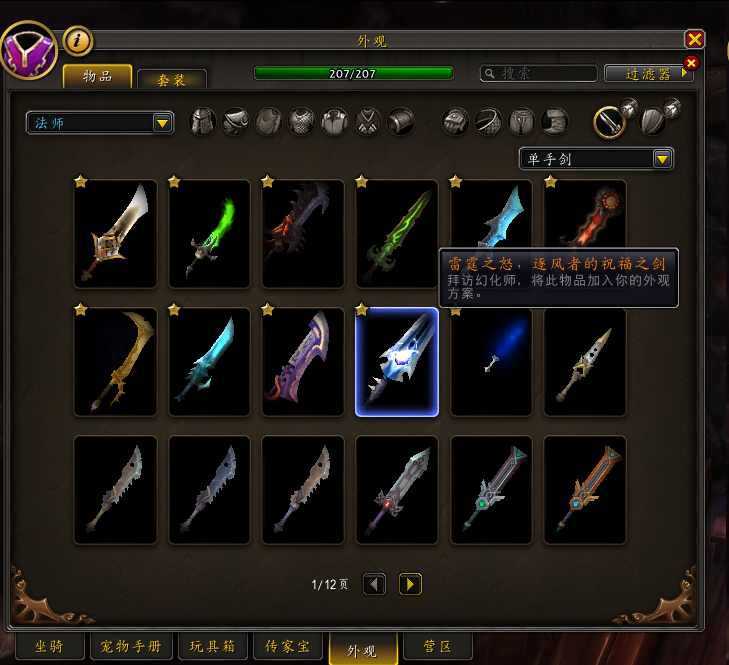Close the 外观 appearance window
Screen dimensions: 729x665
point(694,39)
